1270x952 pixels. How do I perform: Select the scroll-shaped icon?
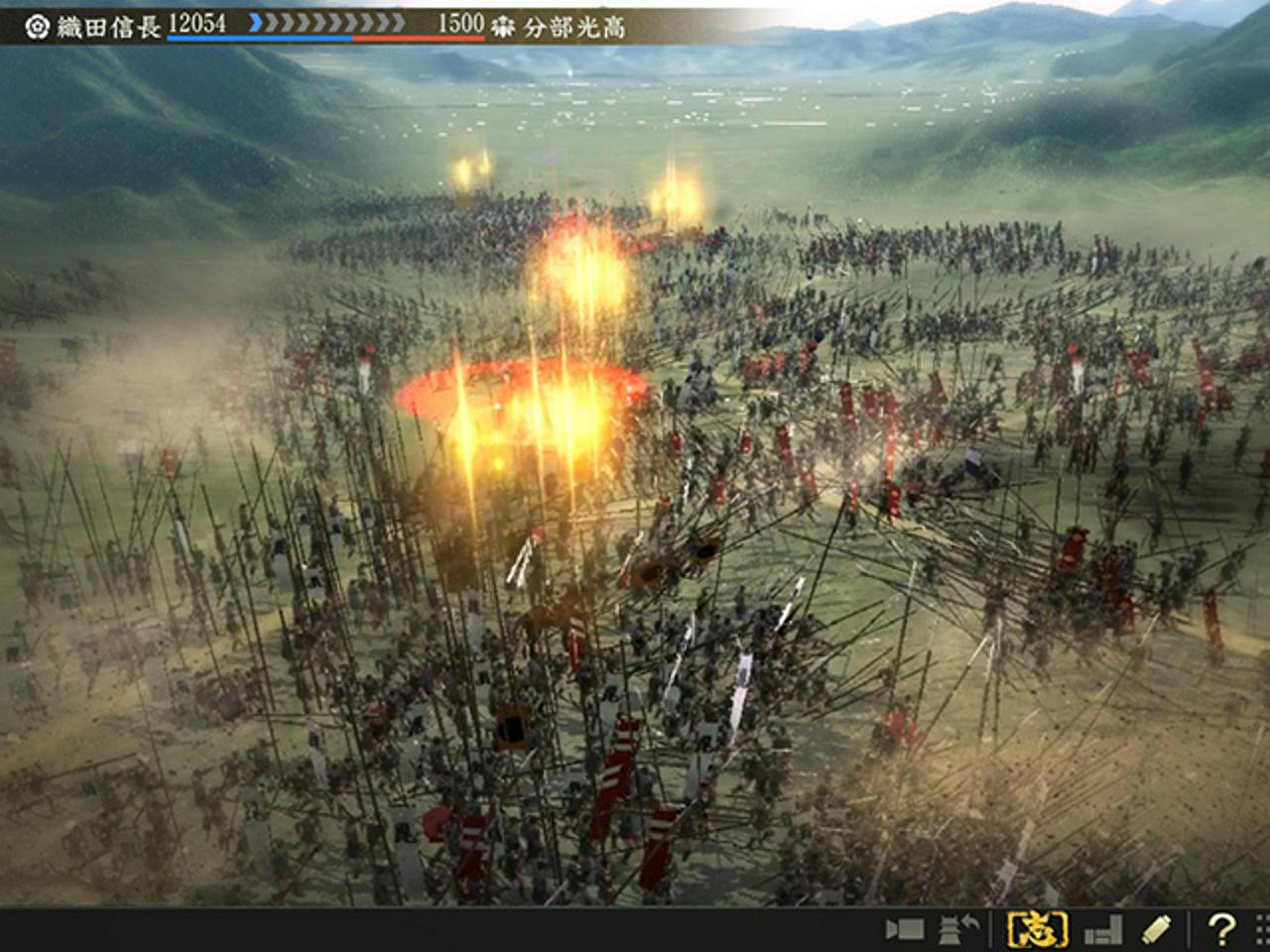click(x=1157, y=929)
